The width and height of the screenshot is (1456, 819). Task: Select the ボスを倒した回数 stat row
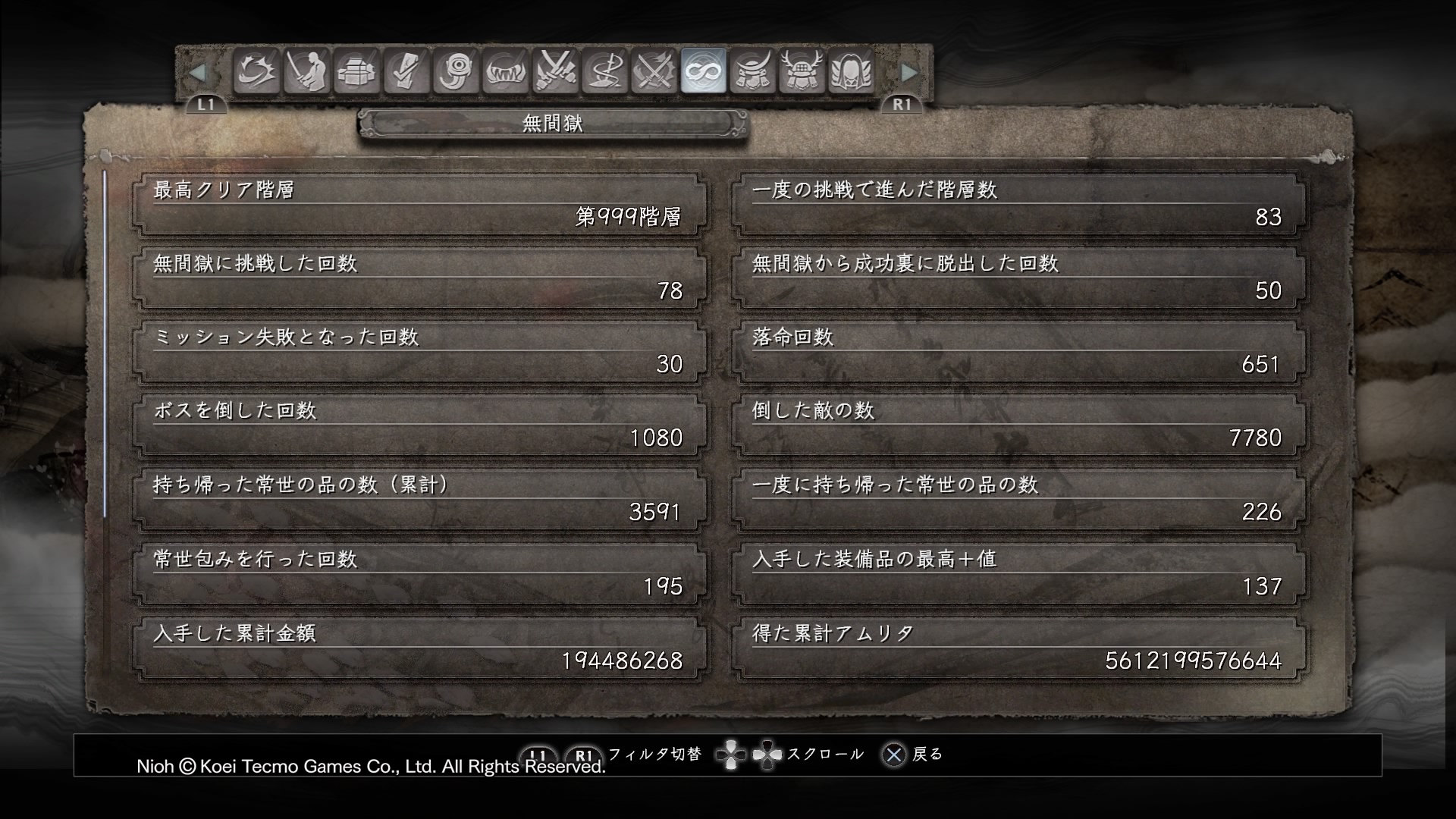point(418,425)
